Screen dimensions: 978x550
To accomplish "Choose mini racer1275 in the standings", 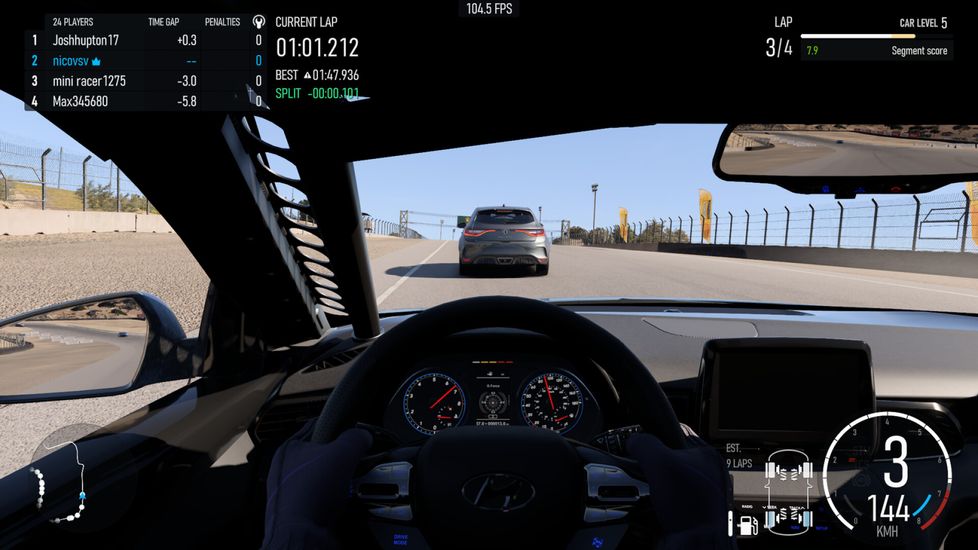I will (x=89, y=81).
